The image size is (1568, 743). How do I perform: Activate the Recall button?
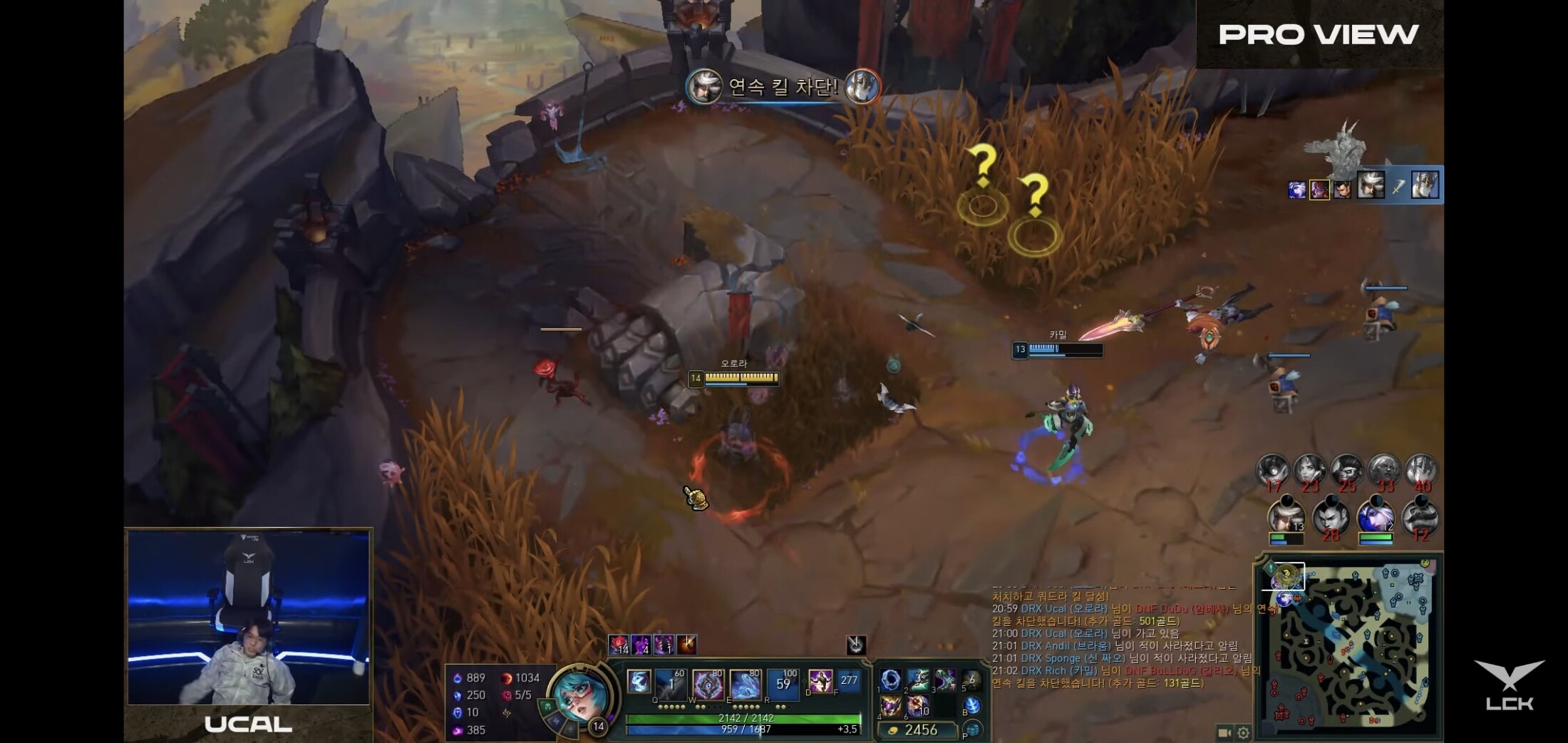click(x=972, y=706)
